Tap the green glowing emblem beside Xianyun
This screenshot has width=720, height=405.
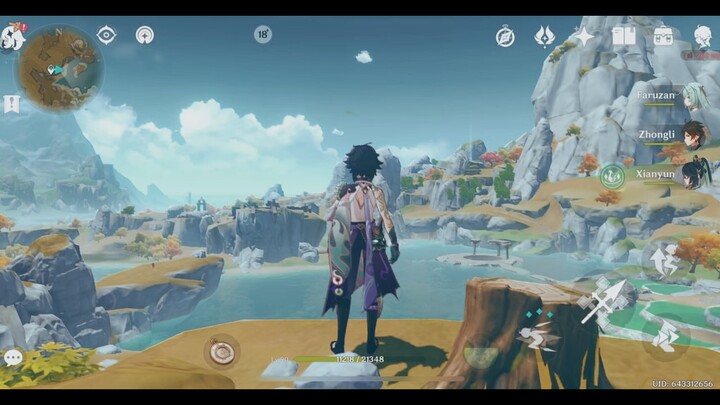pyautogui.click(x=612, y=176)
